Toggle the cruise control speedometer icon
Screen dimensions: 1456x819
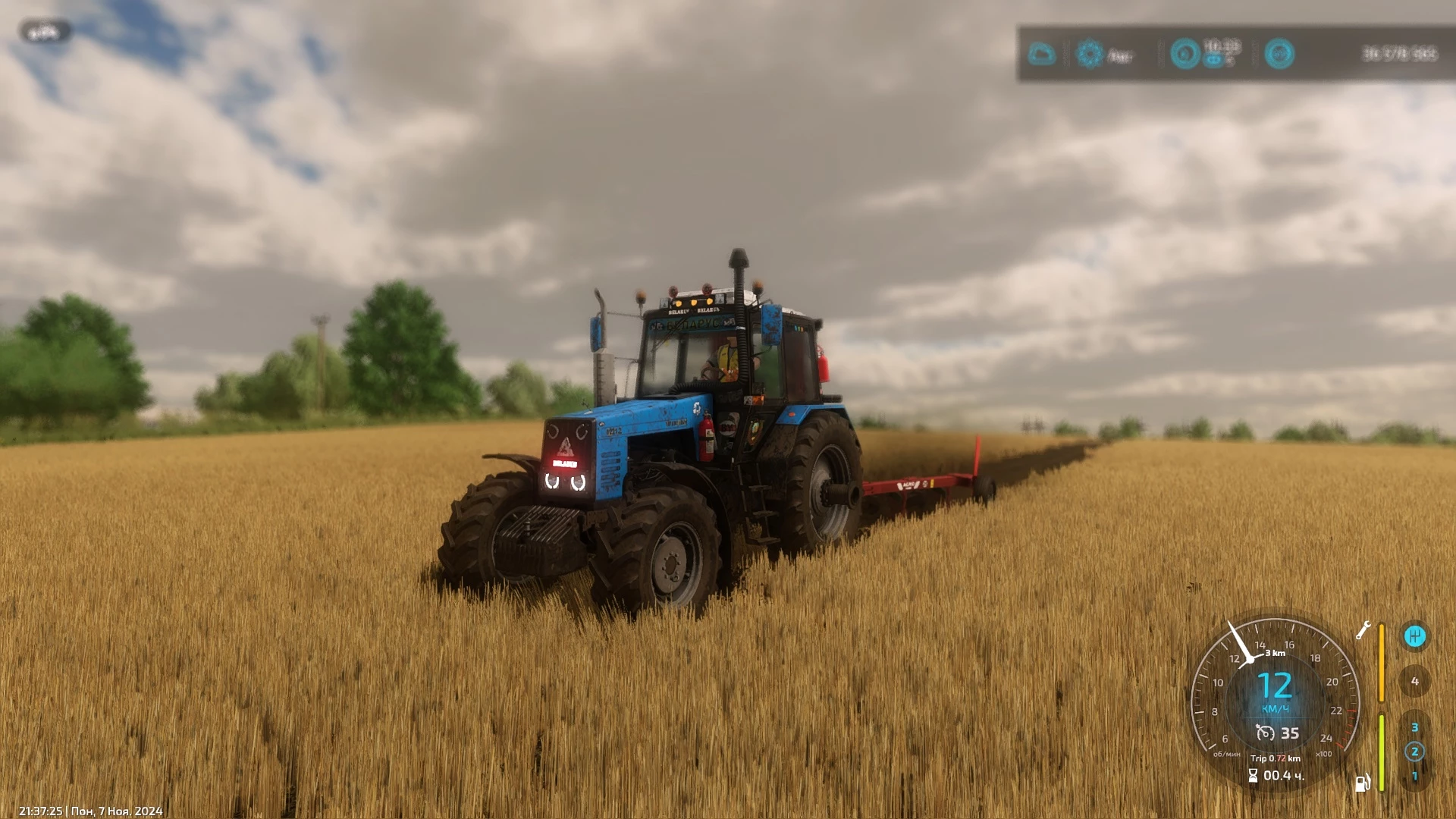pyautogui.click(x=1265, y=733)
